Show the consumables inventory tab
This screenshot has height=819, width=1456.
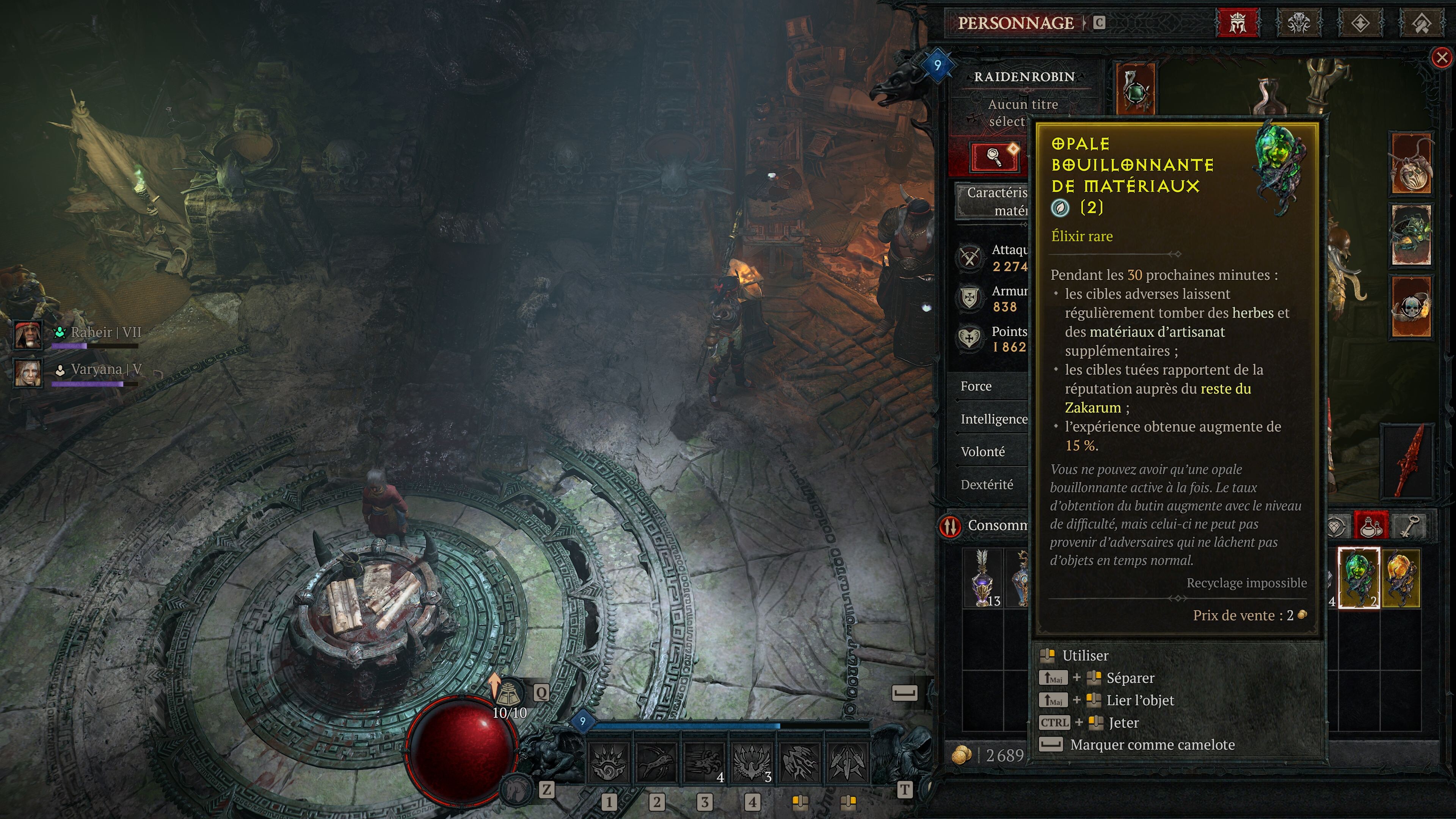pos(1371,526)
